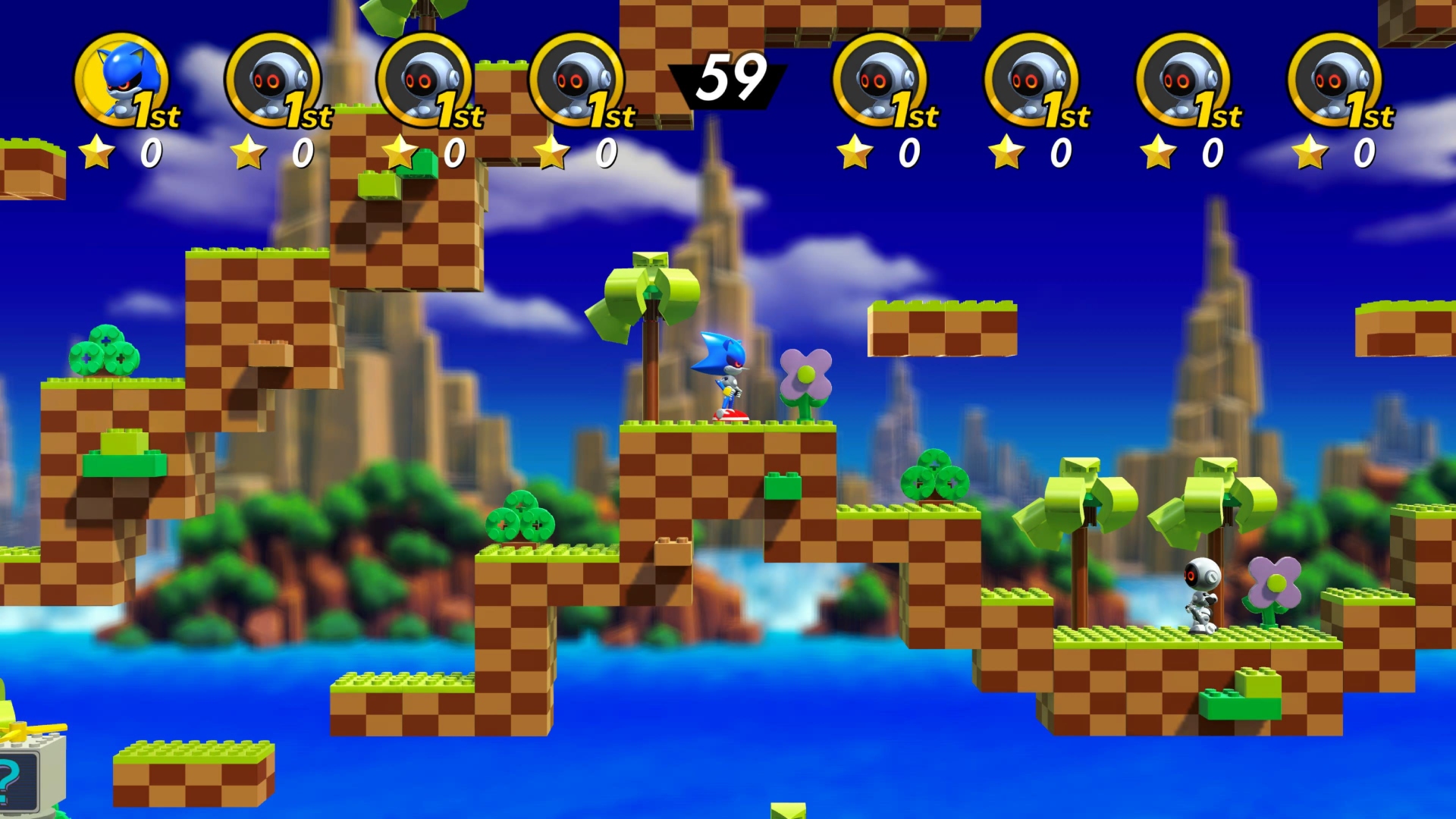Click the second robot portrait from the right
The width and height of the screenshot is (1456, 819).
[1181, 80]
